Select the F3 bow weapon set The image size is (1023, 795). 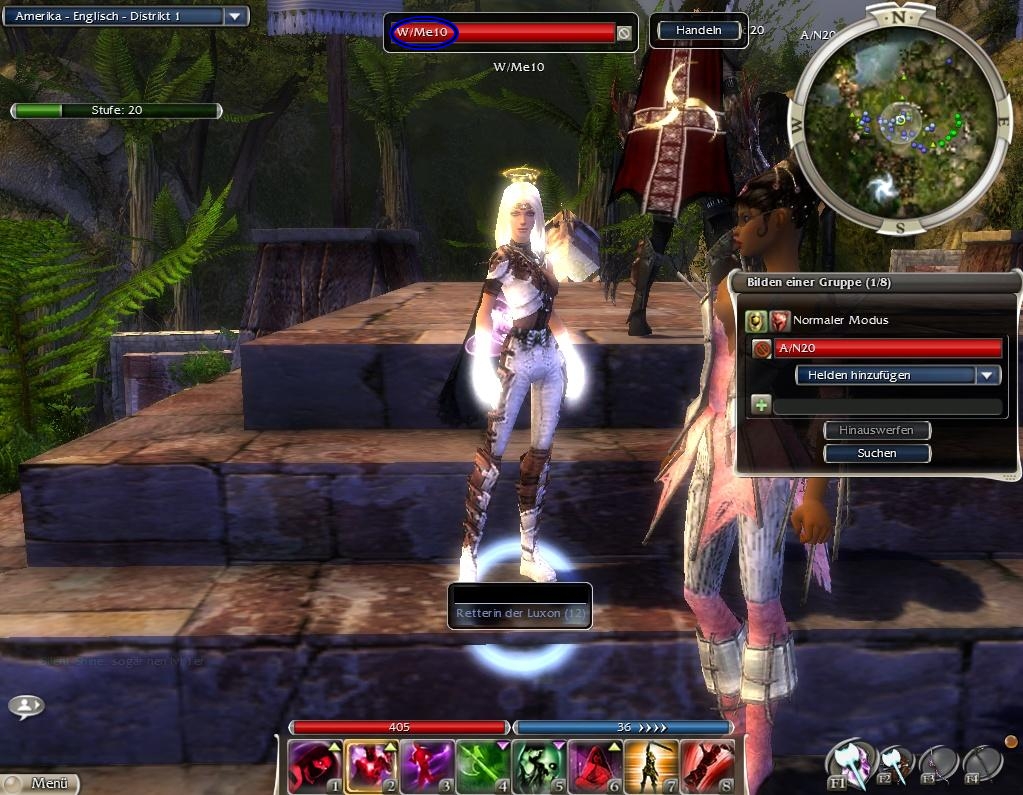coord(939,765)
